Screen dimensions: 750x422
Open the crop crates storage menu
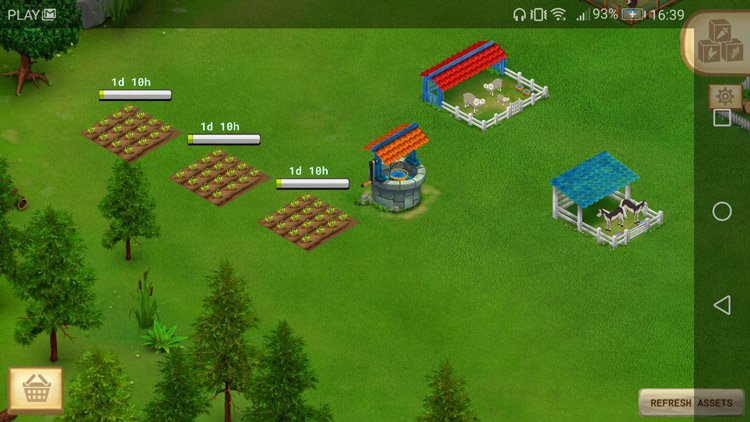pyautogui.click(x=719, y=43)
